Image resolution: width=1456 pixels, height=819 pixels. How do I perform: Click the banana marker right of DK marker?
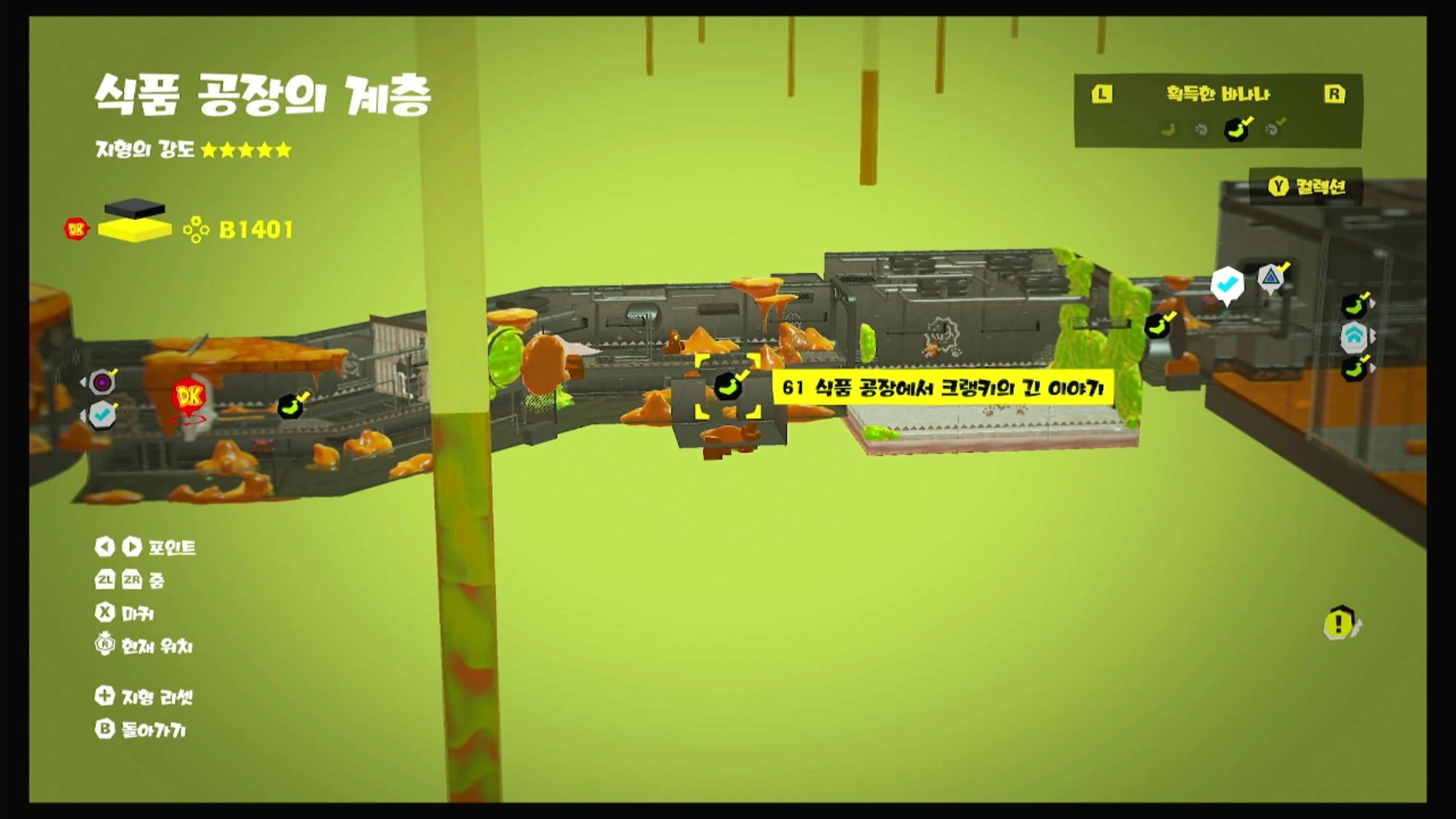pyautogui.click(x=291, y=406)
